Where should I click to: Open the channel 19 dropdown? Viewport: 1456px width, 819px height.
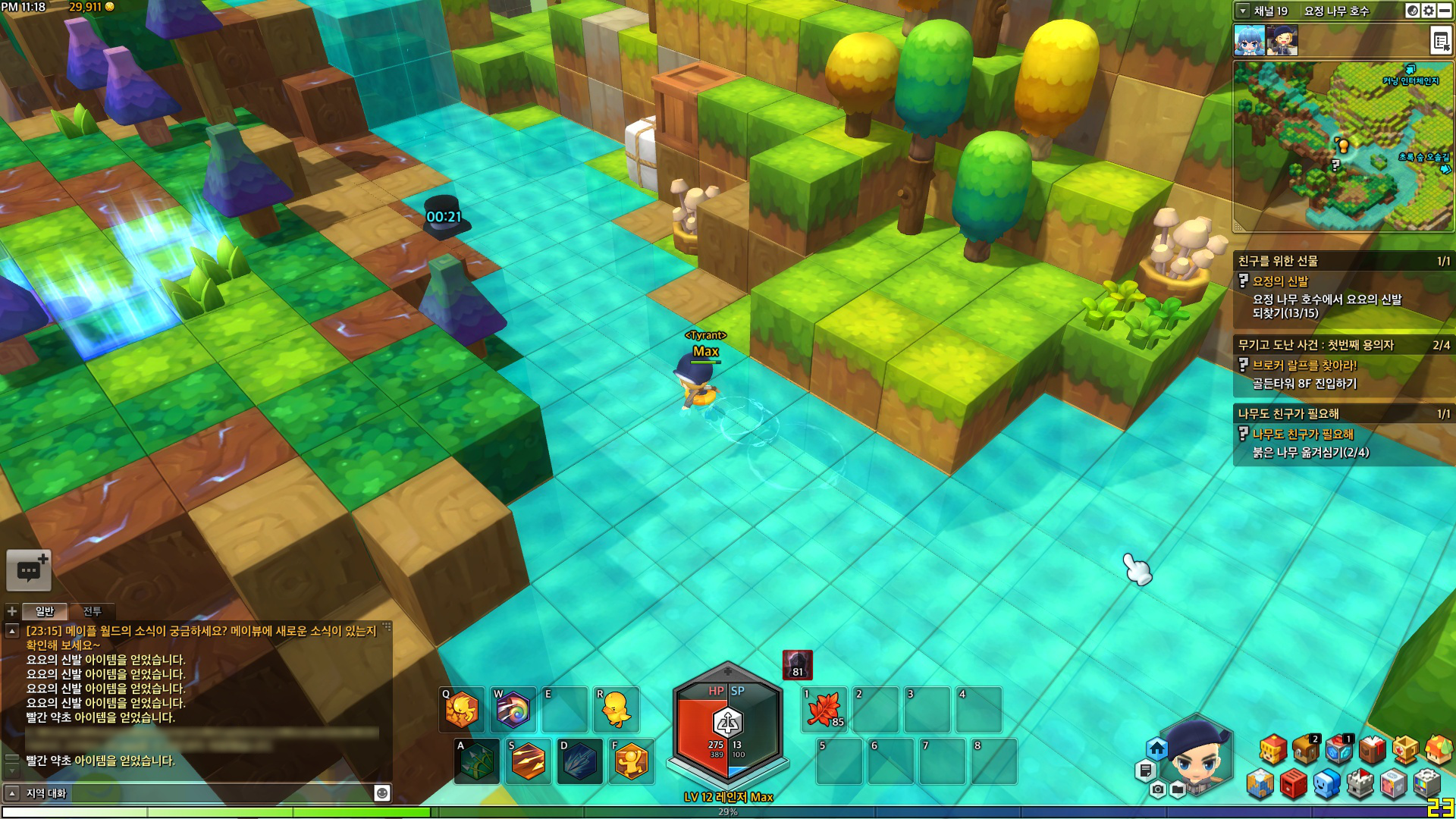point(1243,11)
